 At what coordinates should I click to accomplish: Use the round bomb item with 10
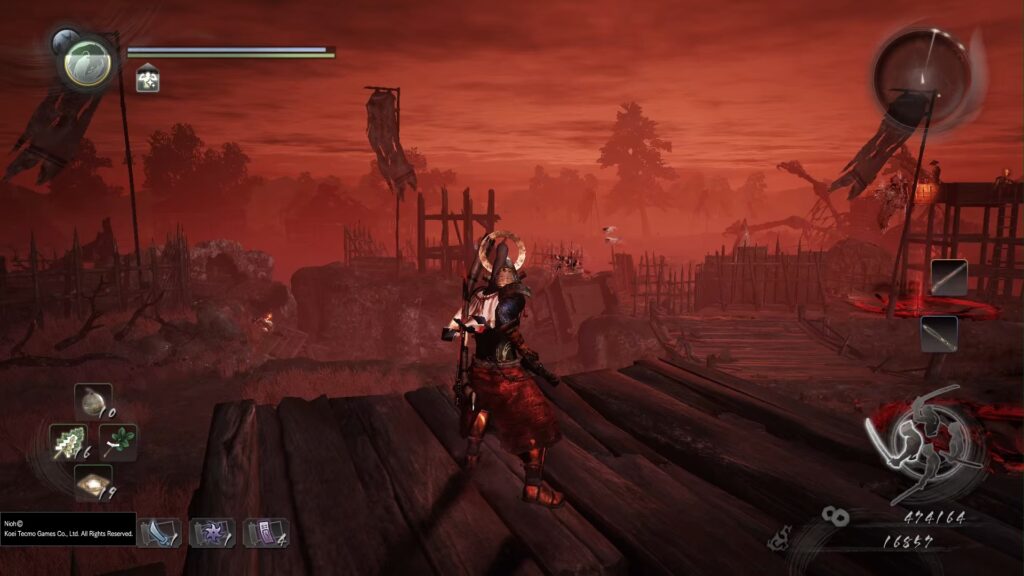(x=92, y=402)
